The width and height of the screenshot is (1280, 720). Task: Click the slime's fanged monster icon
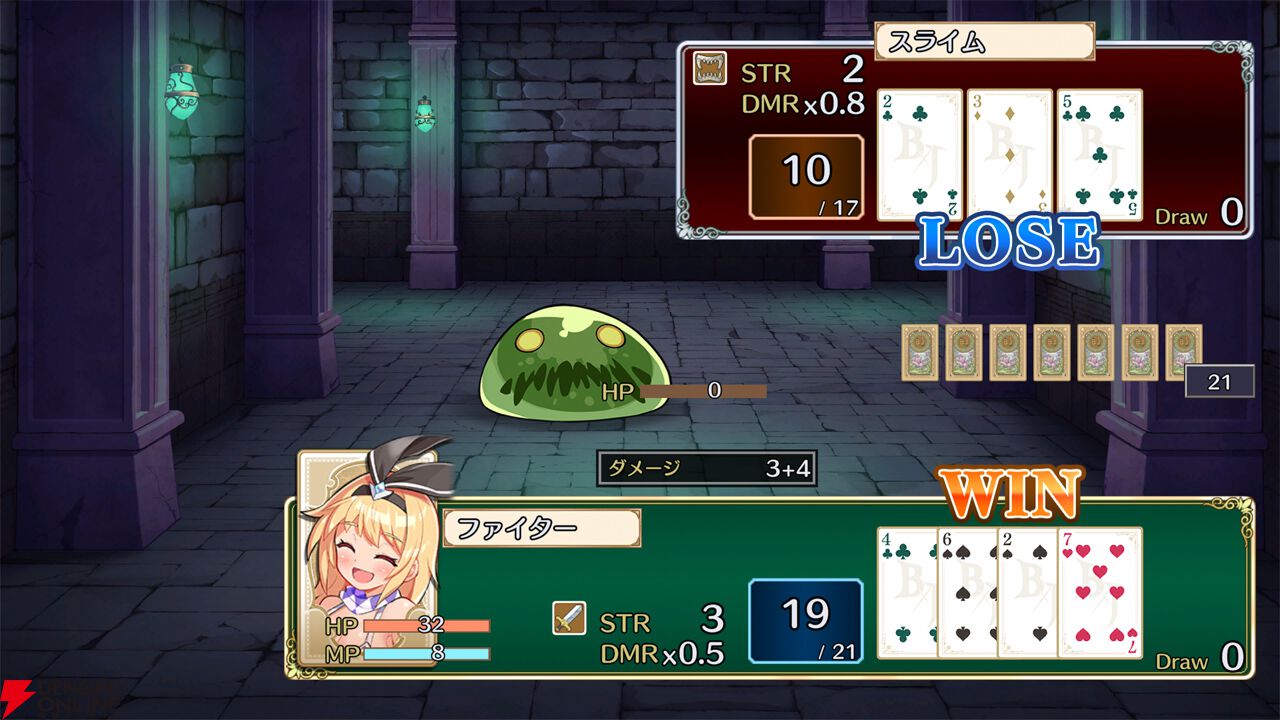pyautogui.click(x=710, y=68)
